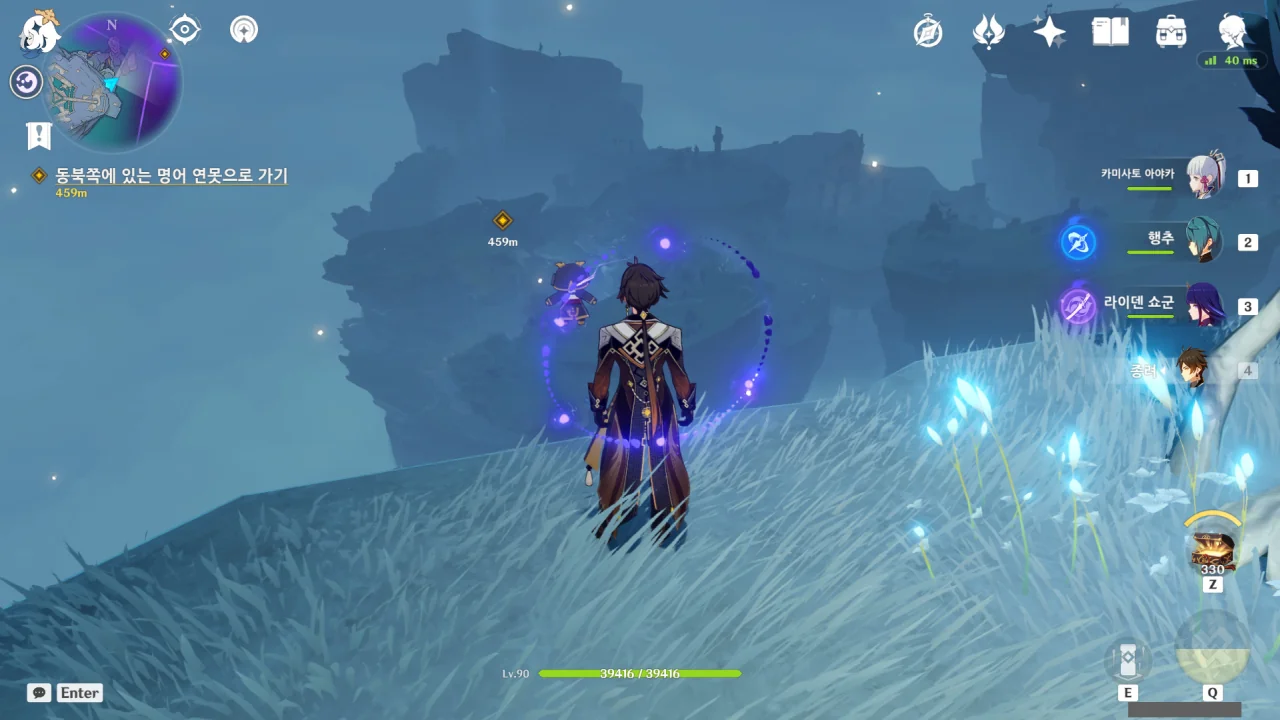Click the quest tracker for 동북쪽에 있는 명어 연못으로 가기
Screen dimensions: 1280x720
tap(171, 176)
